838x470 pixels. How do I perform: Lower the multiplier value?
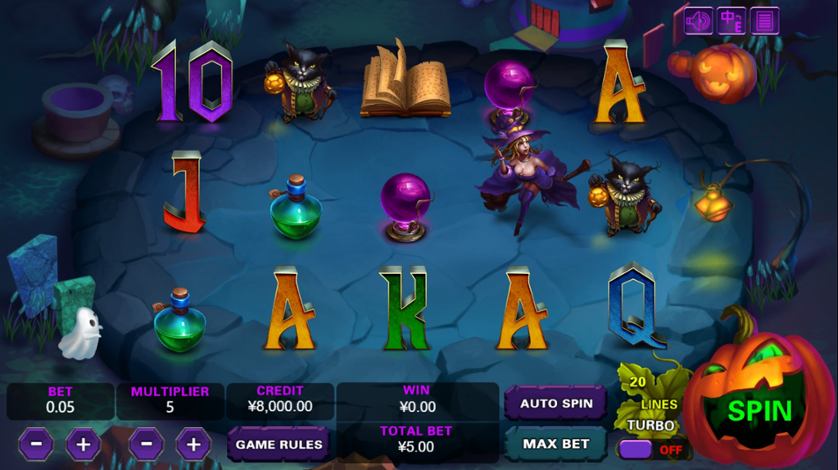(146, 443)
